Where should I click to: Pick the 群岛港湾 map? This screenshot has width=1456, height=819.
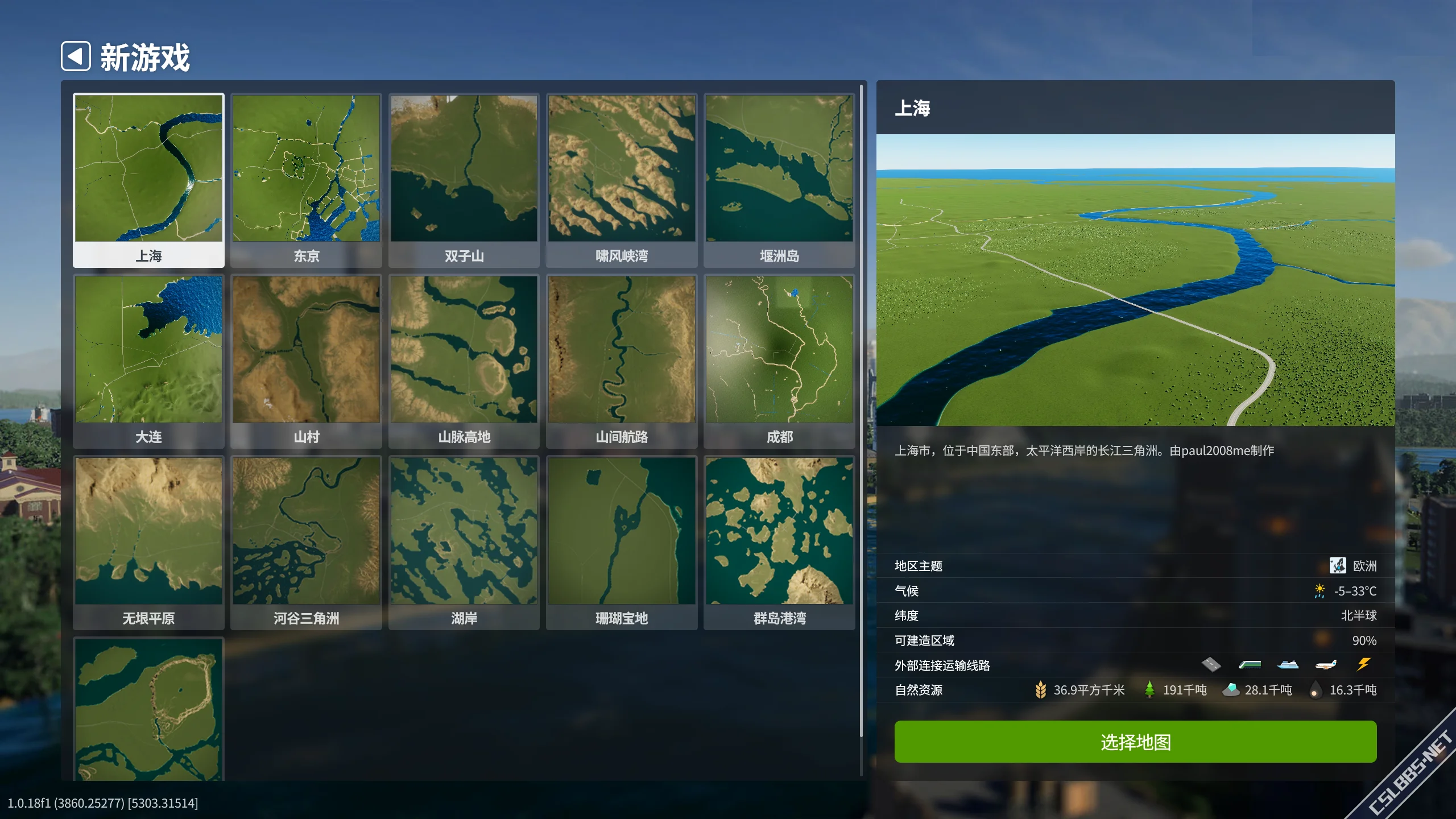(x=779, y=542)
